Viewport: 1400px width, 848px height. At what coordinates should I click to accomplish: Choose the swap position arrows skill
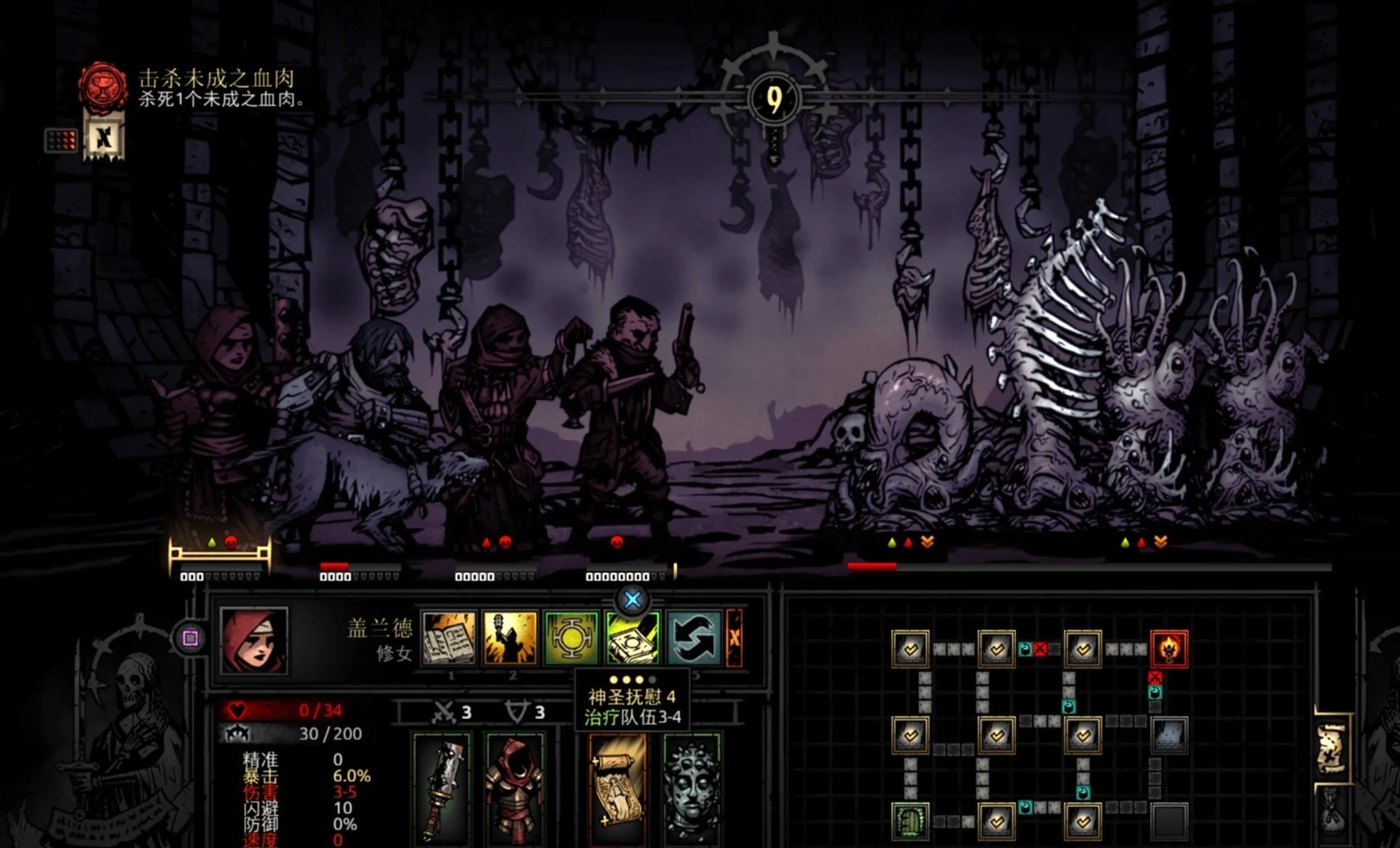(694, 638)
